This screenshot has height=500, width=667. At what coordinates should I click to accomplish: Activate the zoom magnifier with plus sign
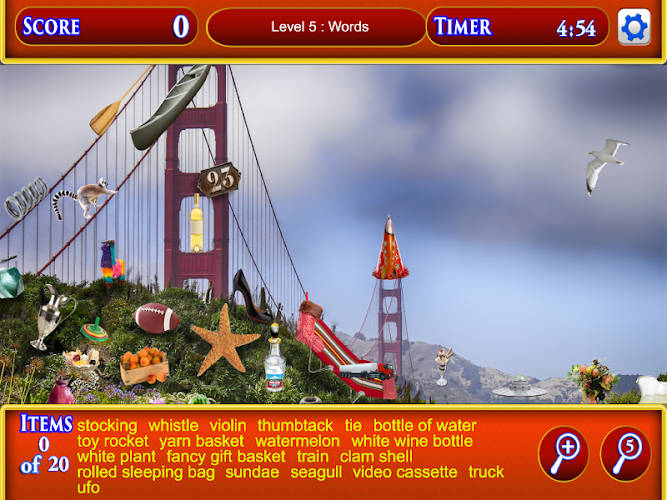click(x=563, y=454)
